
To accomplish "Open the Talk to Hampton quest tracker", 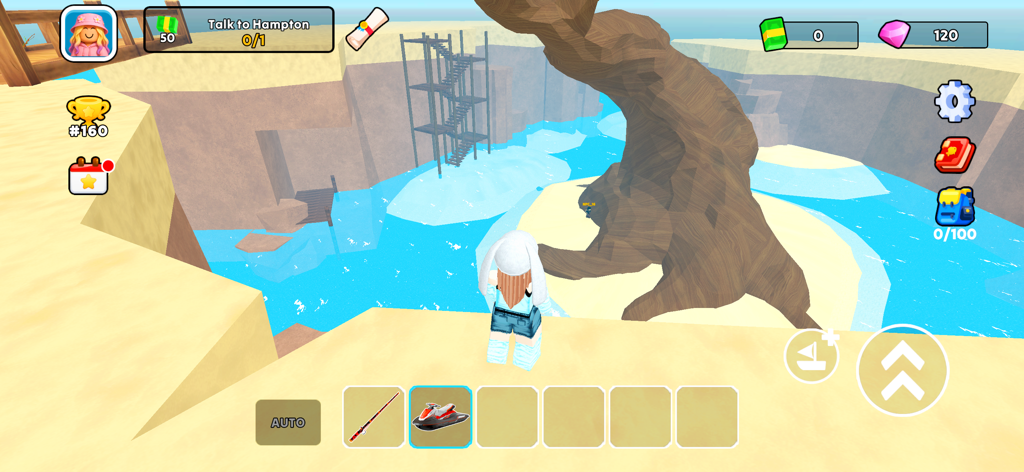I will pos(239,30).
